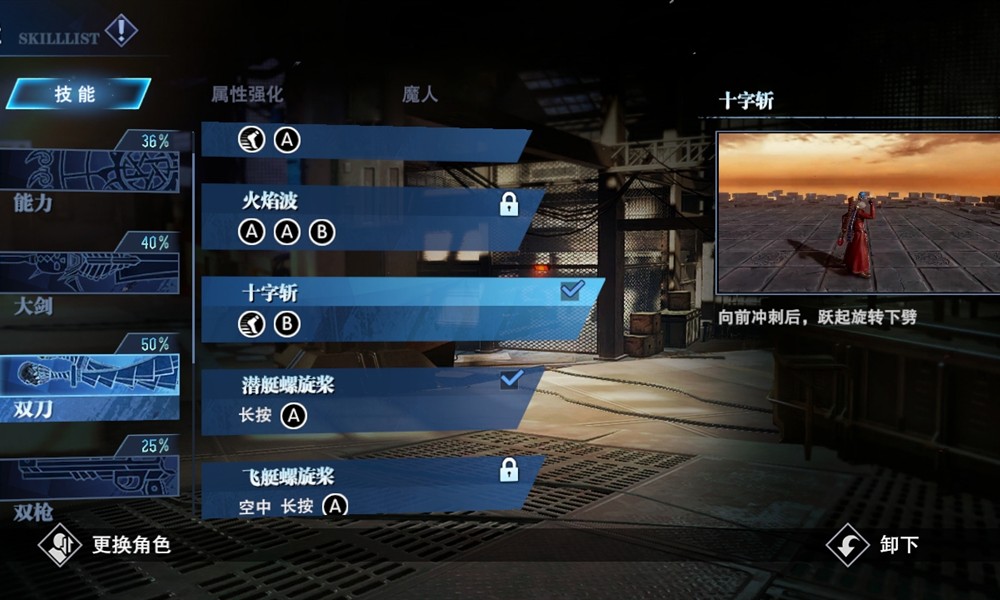
Task: Choose the 十字斩 skill row
Action: point(400,306)
